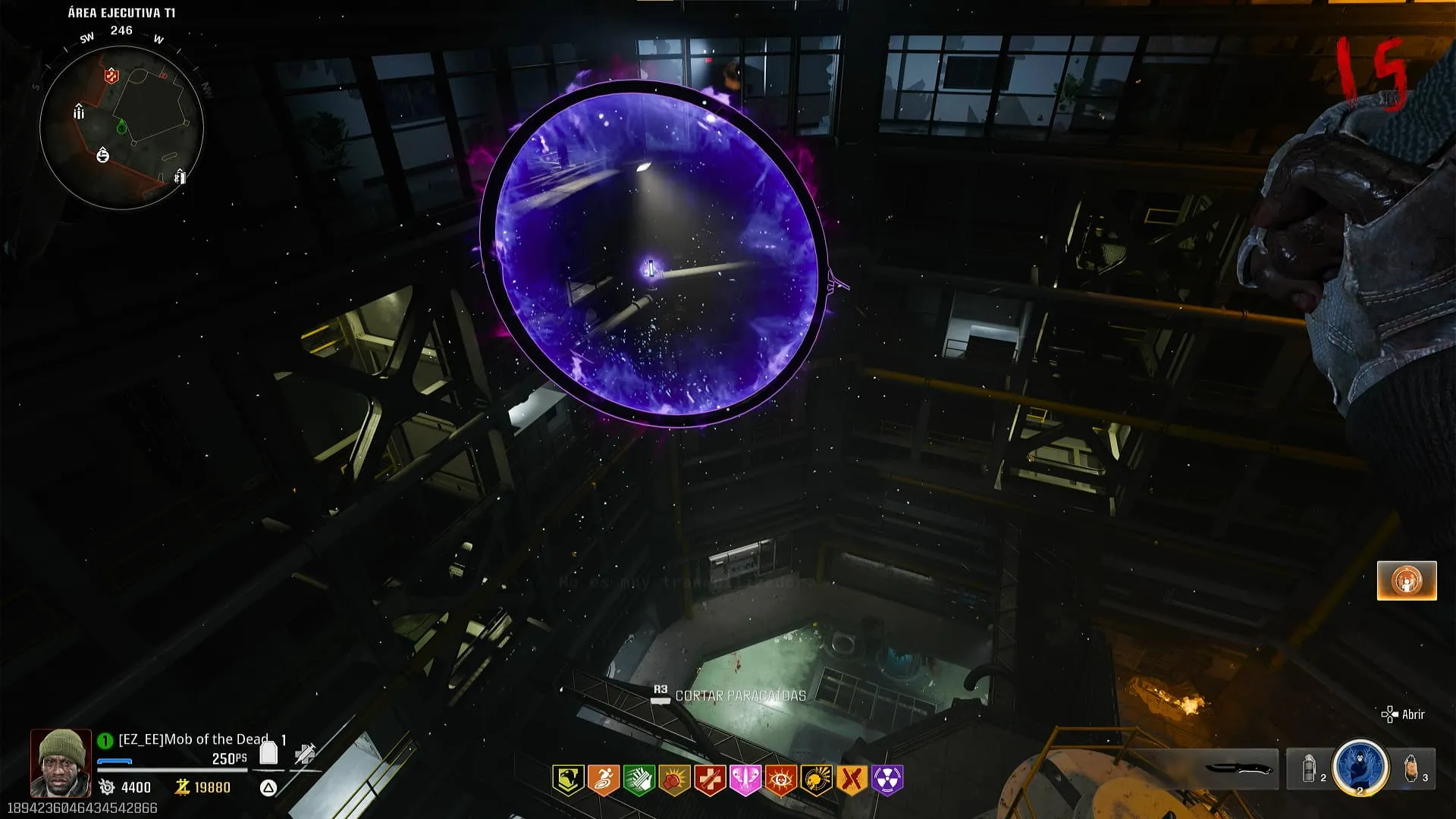Viewport: 1456px width, 819px height.
Task: Select the player character portrait
Action: [61, 762]
